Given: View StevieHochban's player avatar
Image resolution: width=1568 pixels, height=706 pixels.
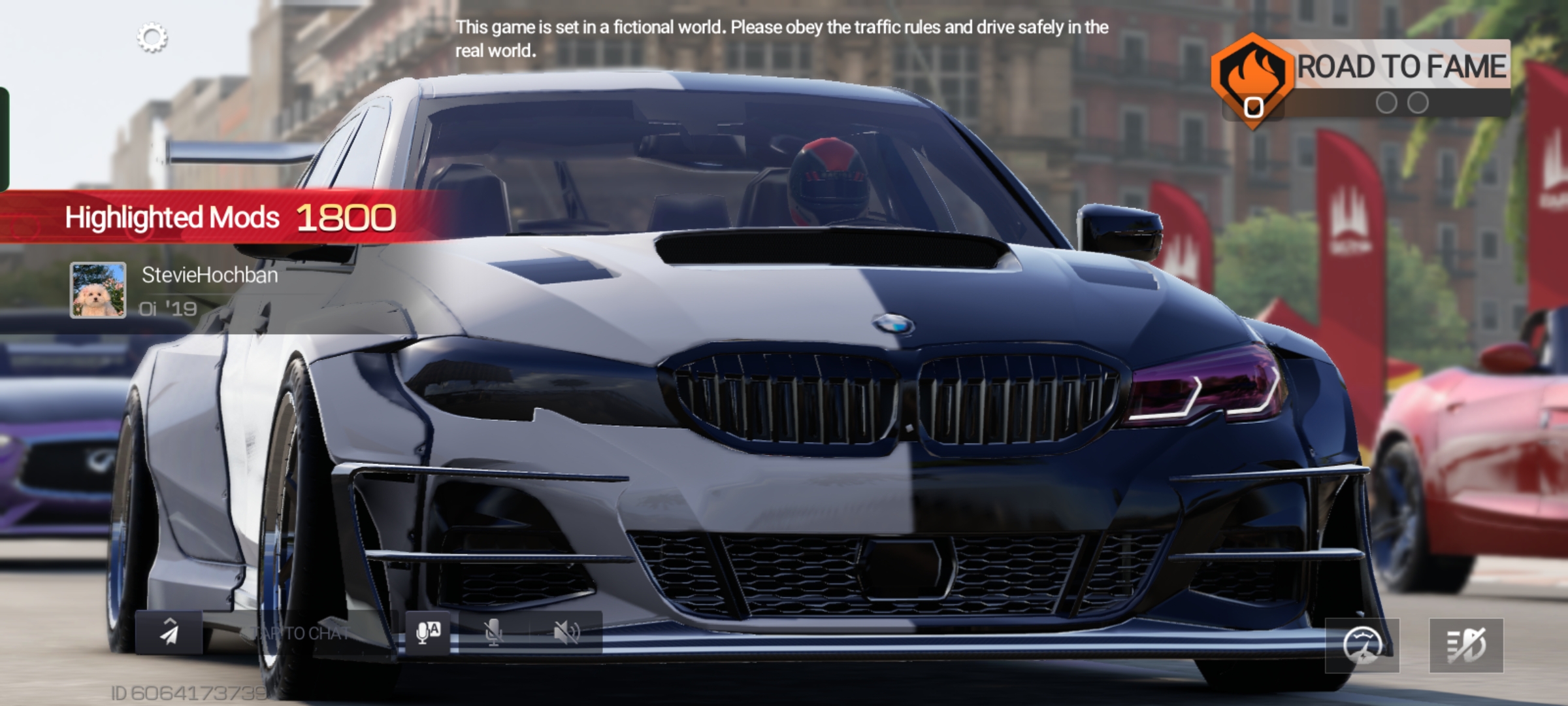Looking at the screenshot, I should pos(98,290).
